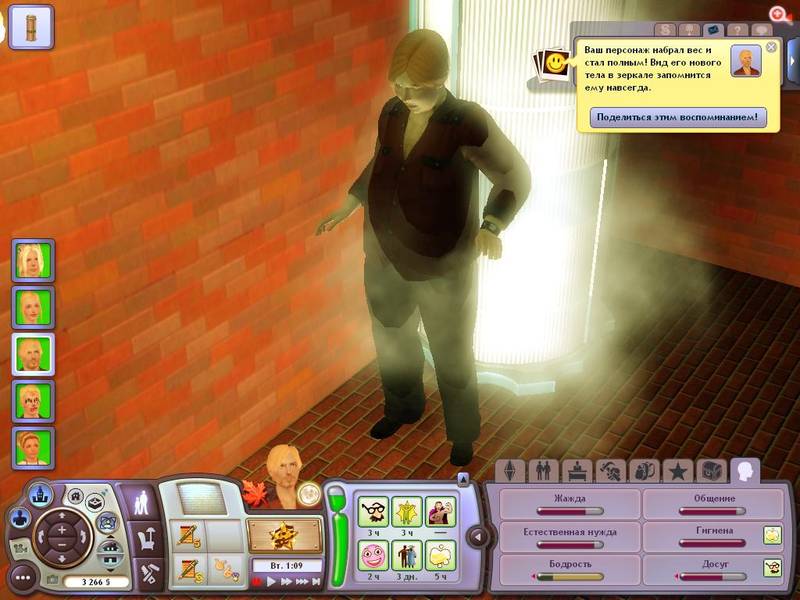Click the "Поделиться этим воспоминанием!" button
The width and height of the screenshot is (800, 600).
[678, 117]
